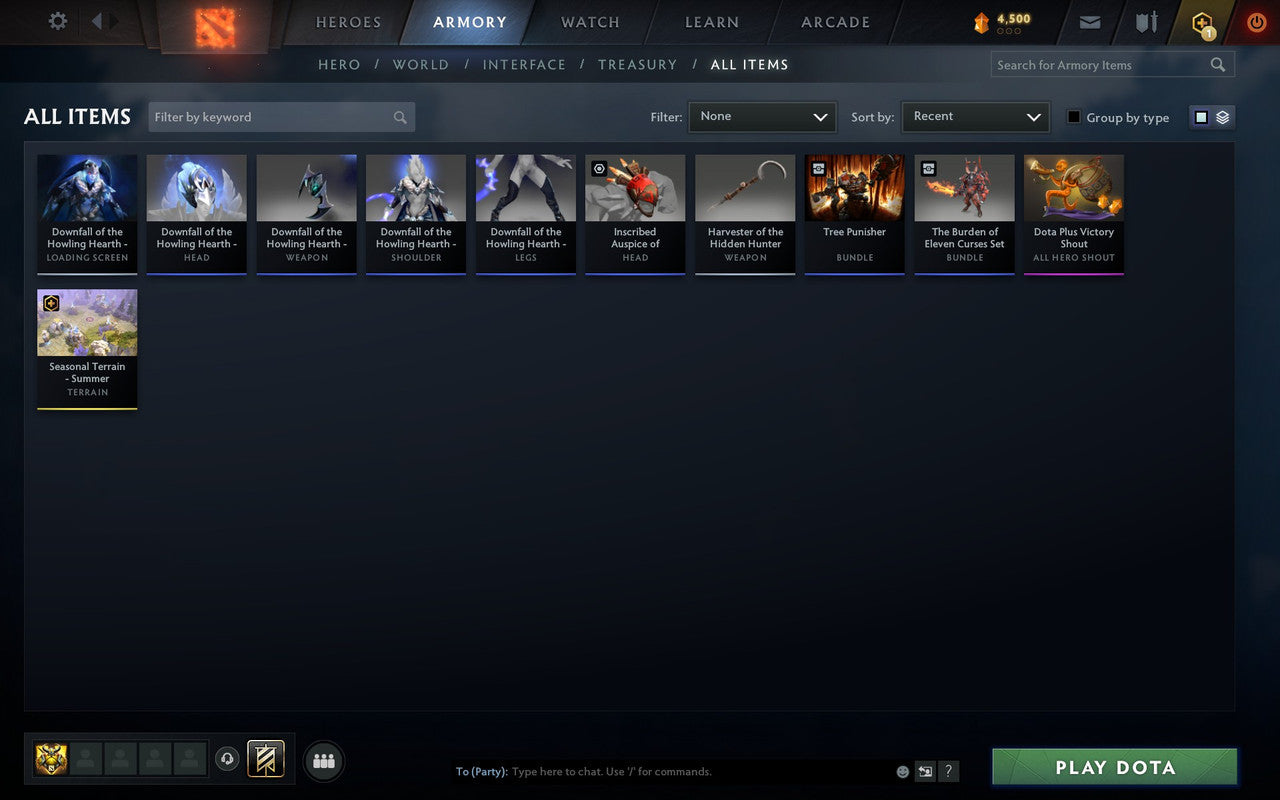Click the settings gear icon
1280x800 pixels.
point(57,20)
